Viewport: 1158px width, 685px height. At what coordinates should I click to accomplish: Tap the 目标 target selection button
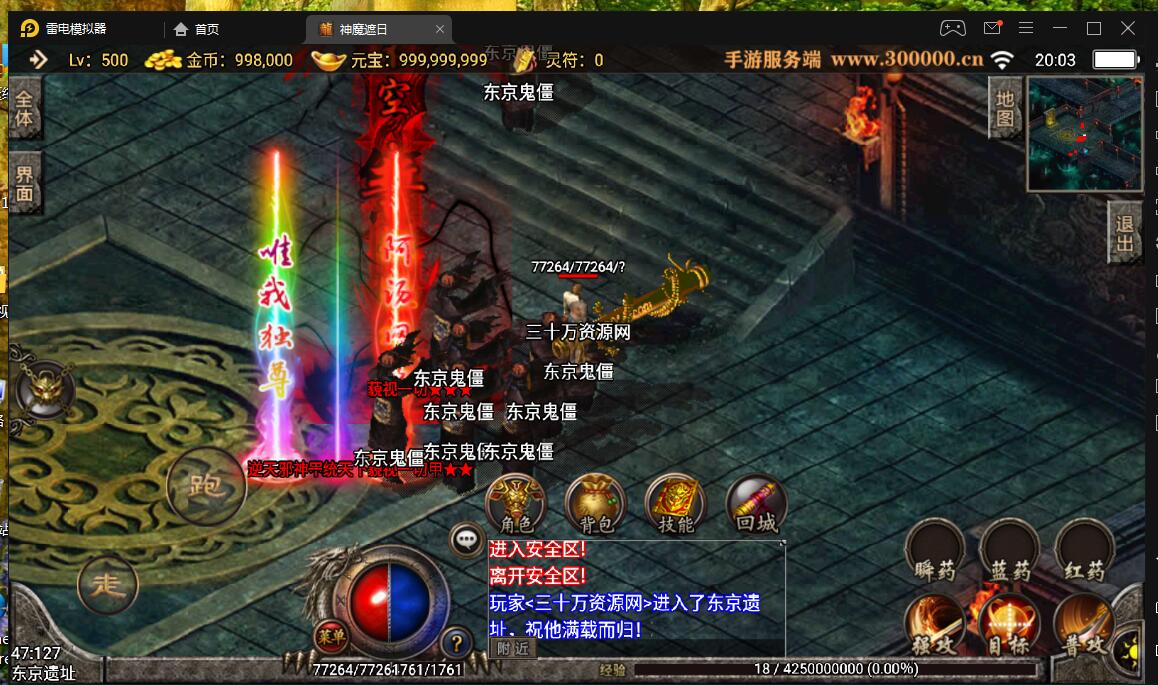[1008, 627]
